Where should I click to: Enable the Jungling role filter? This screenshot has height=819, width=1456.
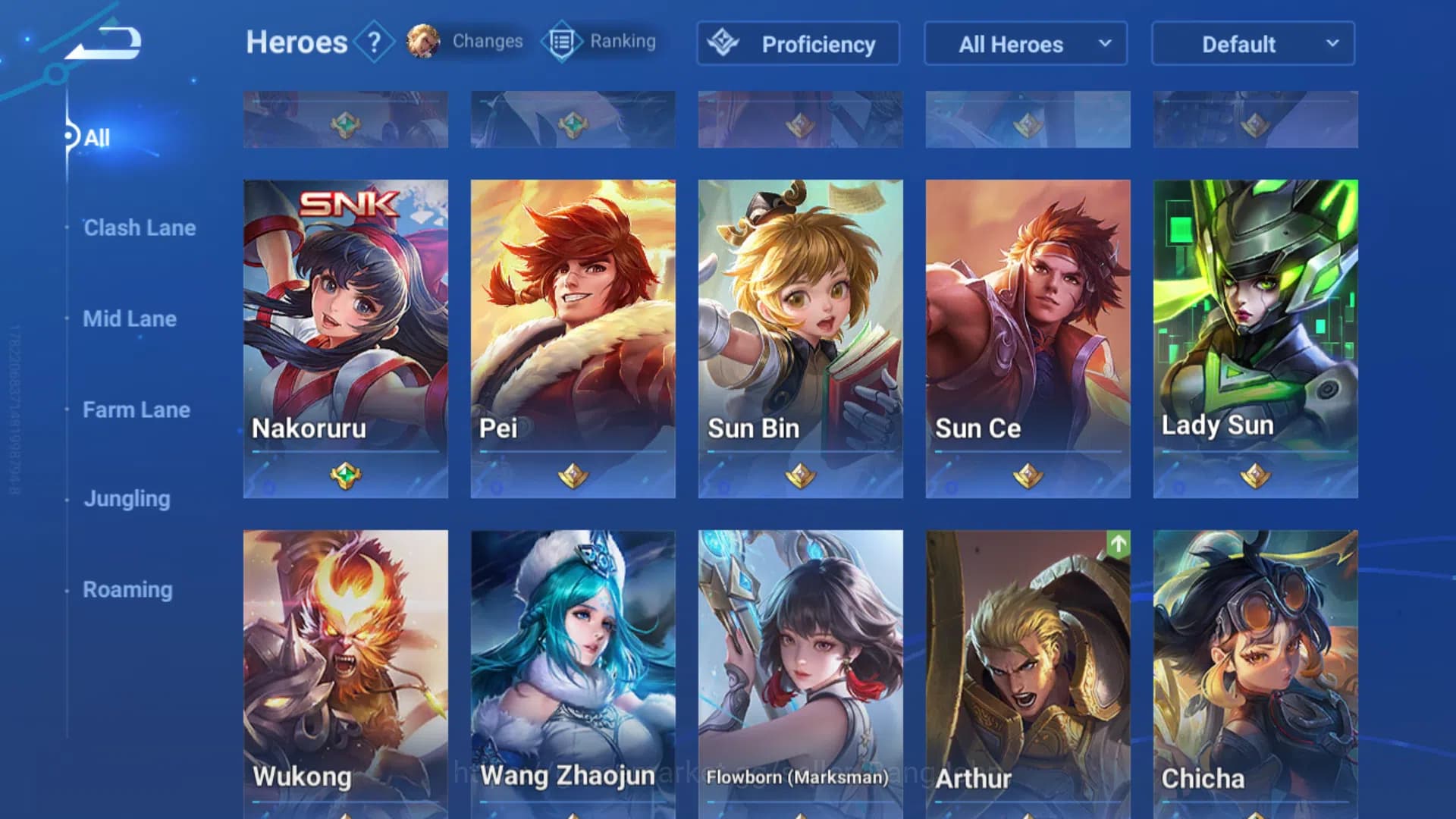tap(127, 499)
